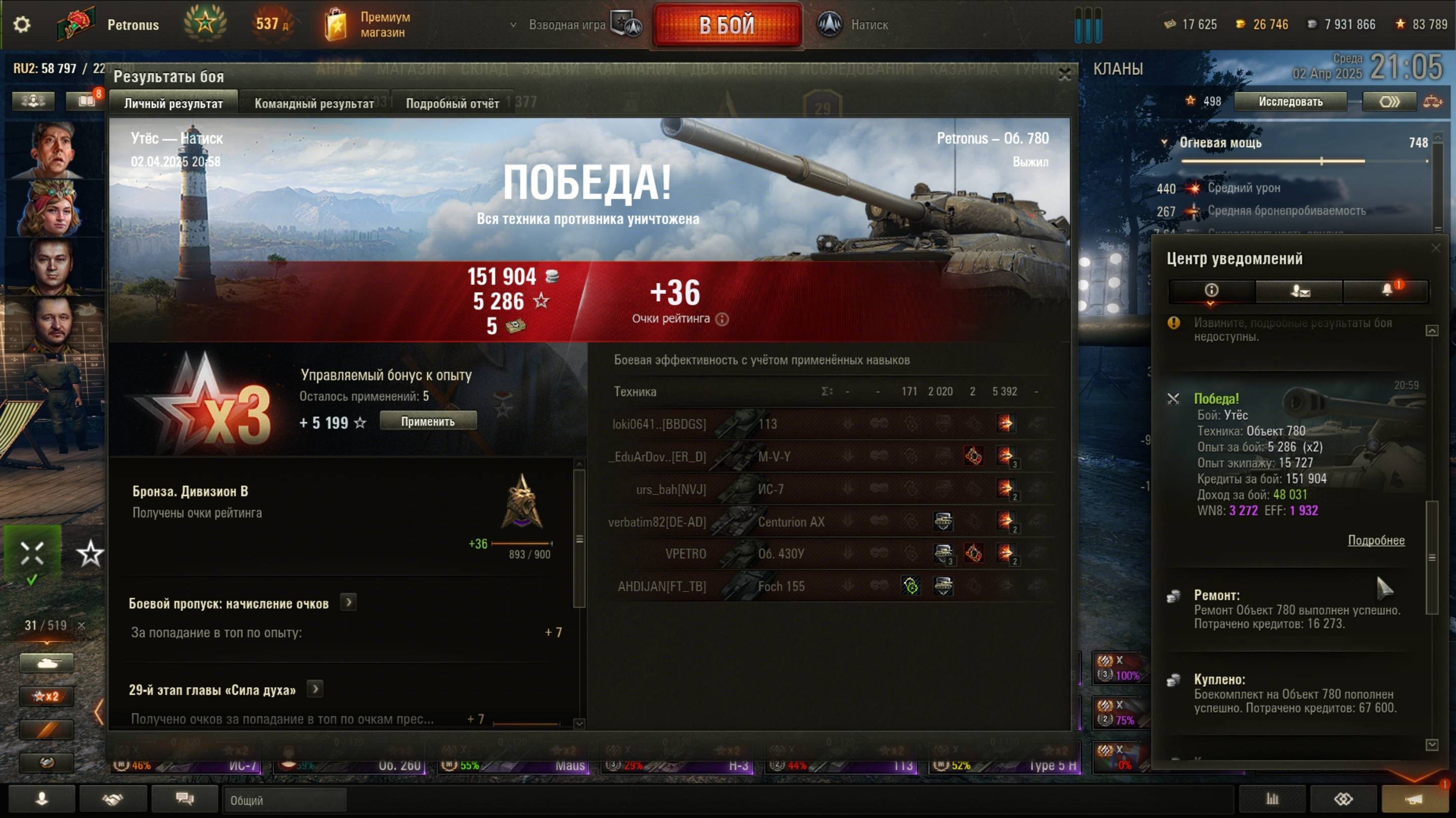Start battle with the В БОЙ button
The image size is (1456, 818).
(727, 25)
